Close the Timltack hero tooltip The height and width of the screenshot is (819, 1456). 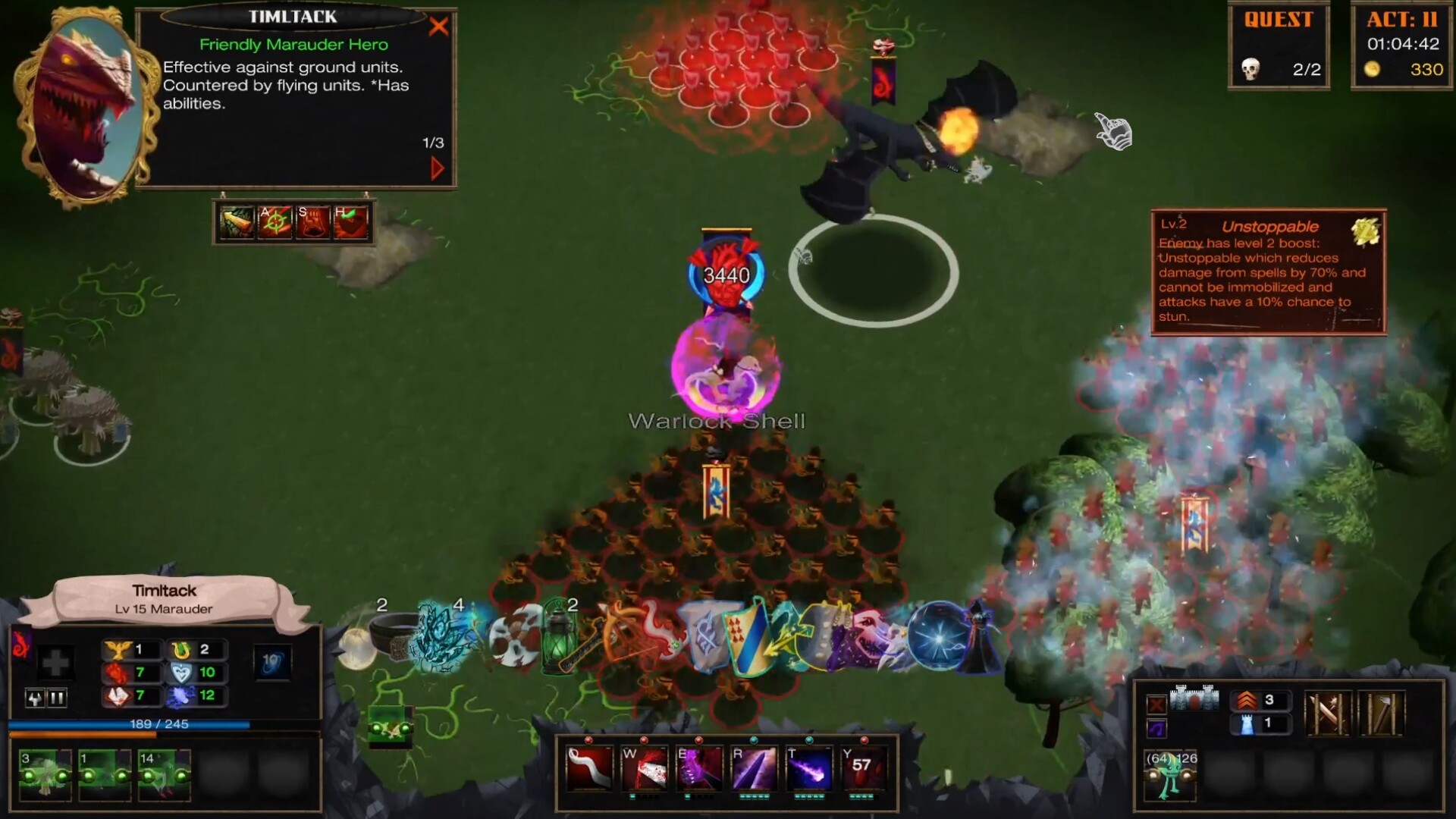pyautogui.click(x=438, y=27)
